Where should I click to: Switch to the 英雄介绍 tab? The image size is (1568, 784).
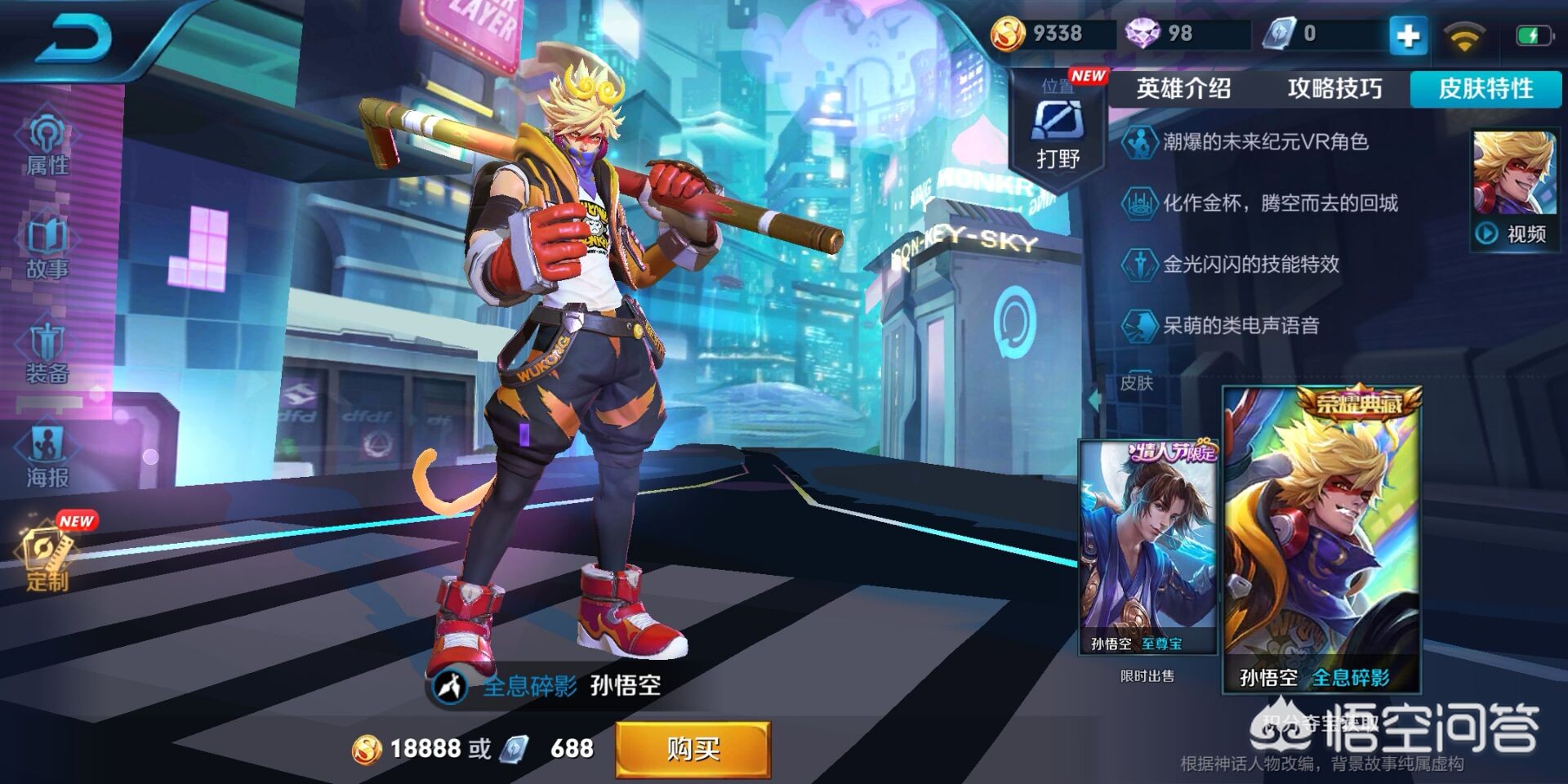point(1183,88)
